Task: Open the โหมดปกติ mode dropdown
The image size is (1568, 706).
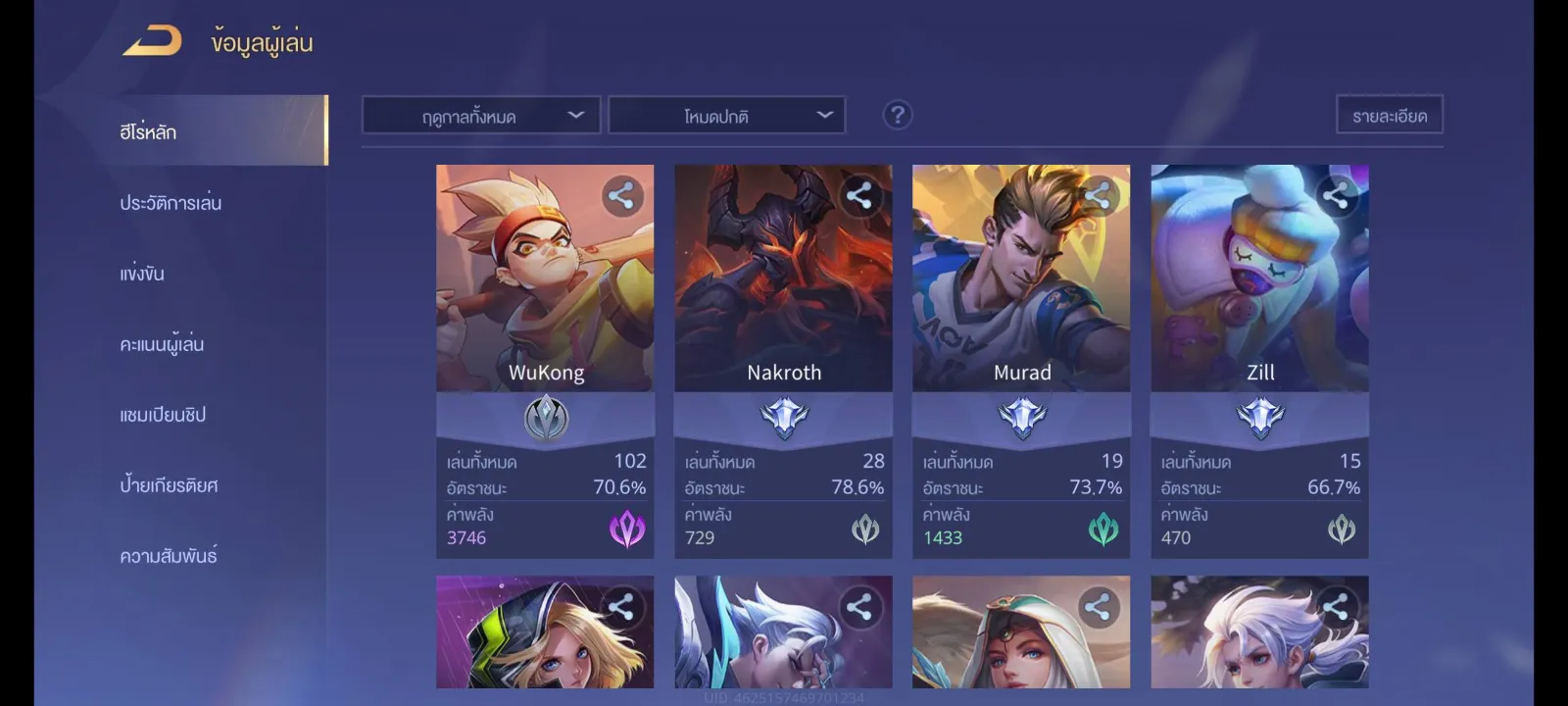Action: 726,116
